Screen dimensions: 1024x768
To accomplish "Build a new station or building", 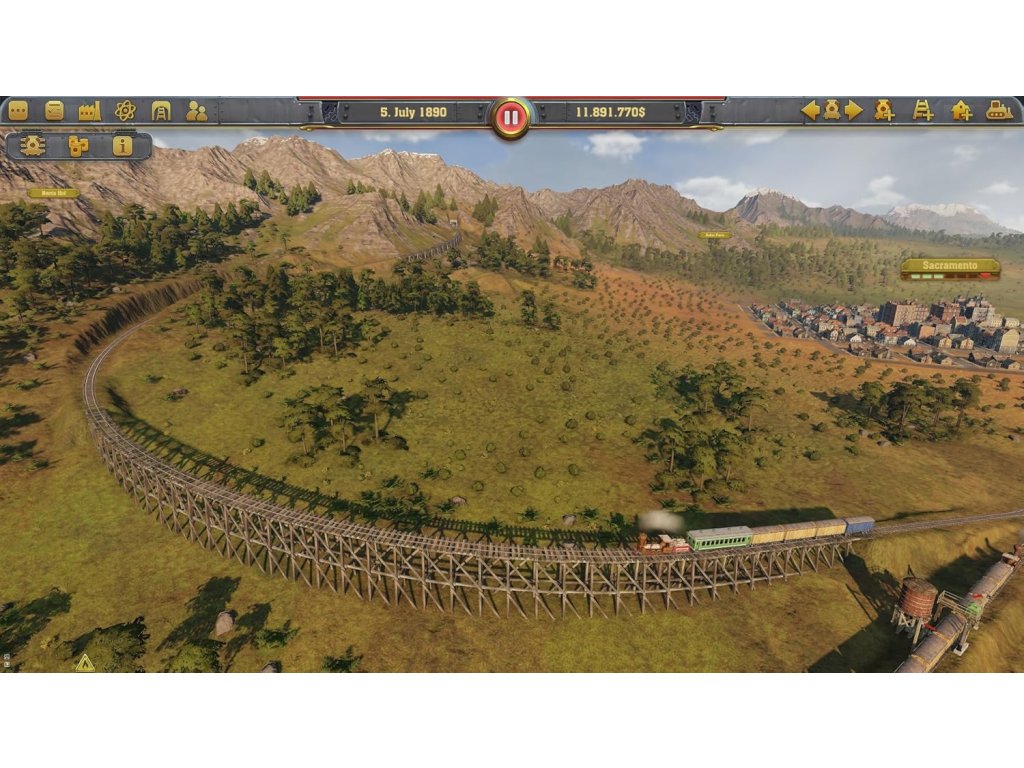I will [x=962, y=111].
